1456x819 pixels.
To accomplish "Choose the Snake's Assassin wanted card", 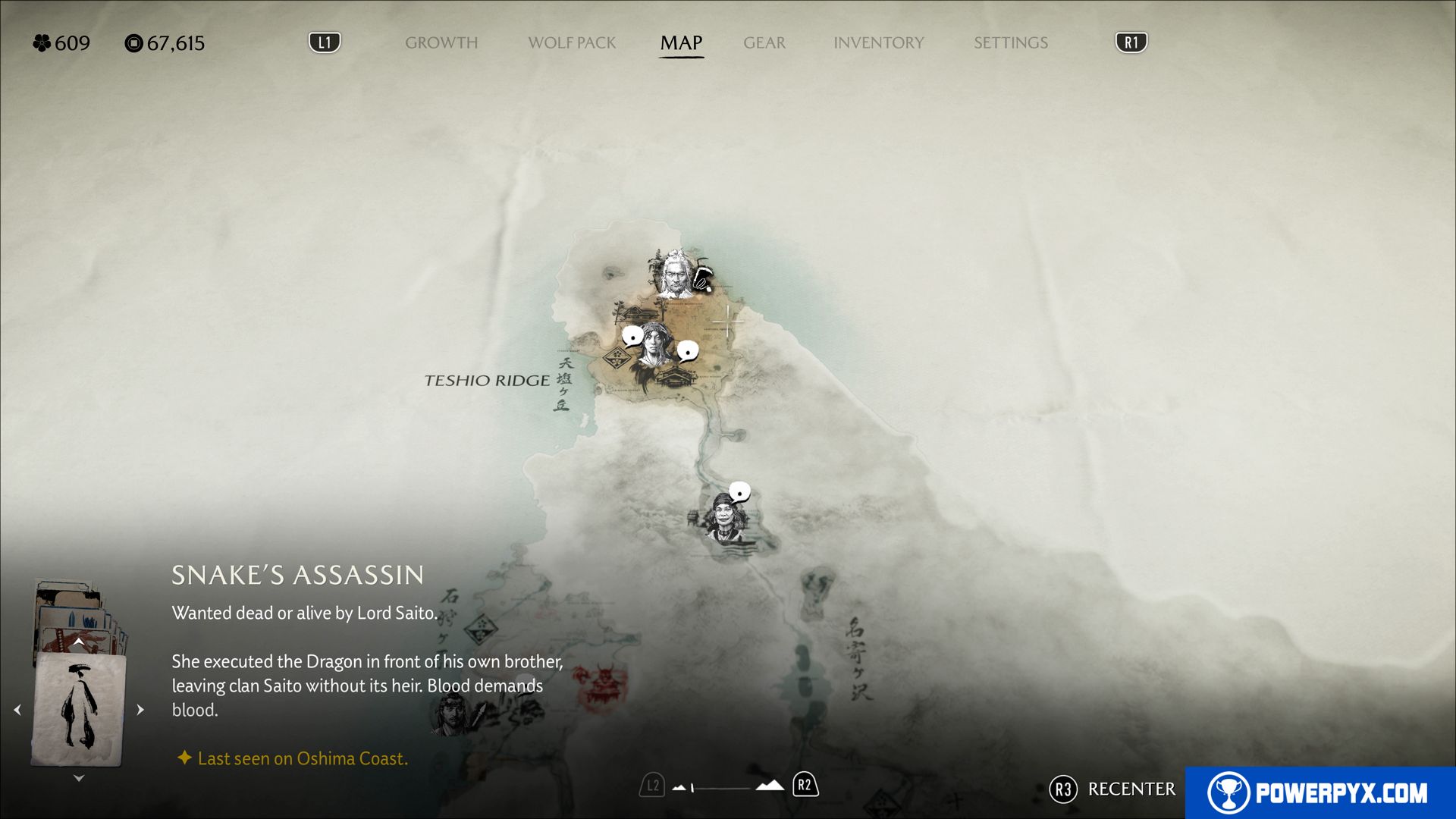I will click(79, 709).
